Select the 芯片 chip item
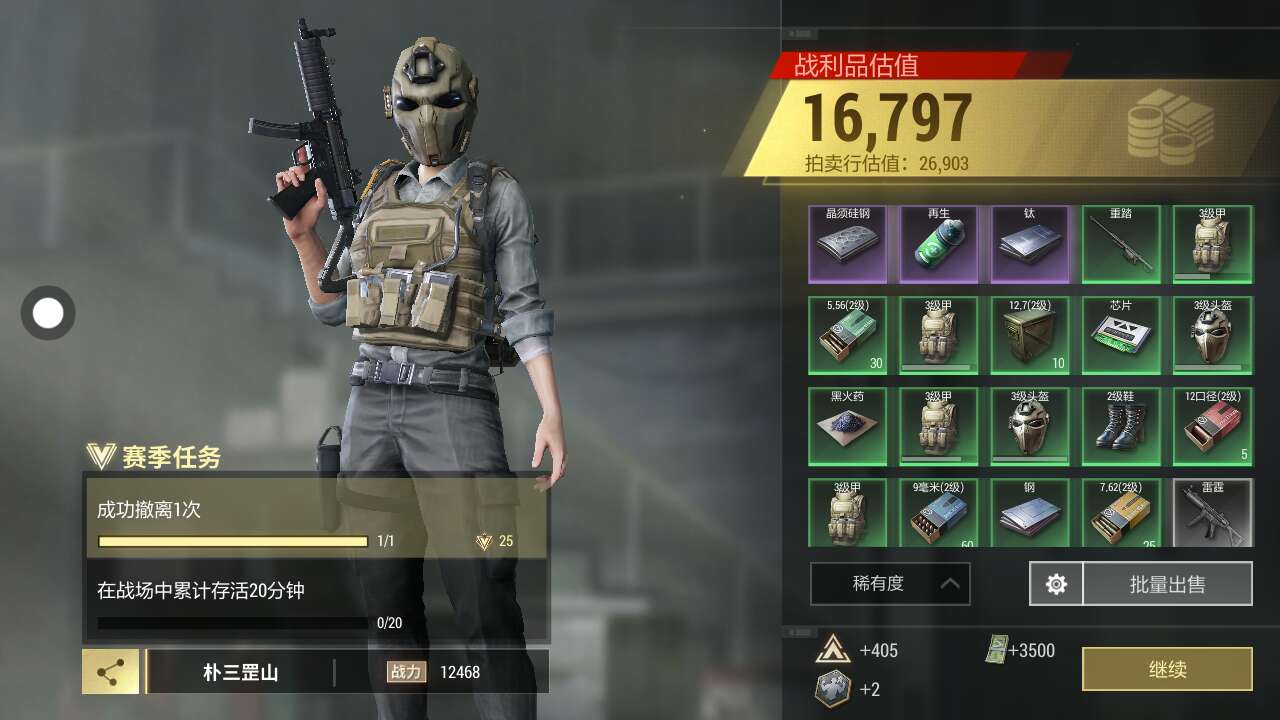1280x720 pixels. tap(1121, 336)
